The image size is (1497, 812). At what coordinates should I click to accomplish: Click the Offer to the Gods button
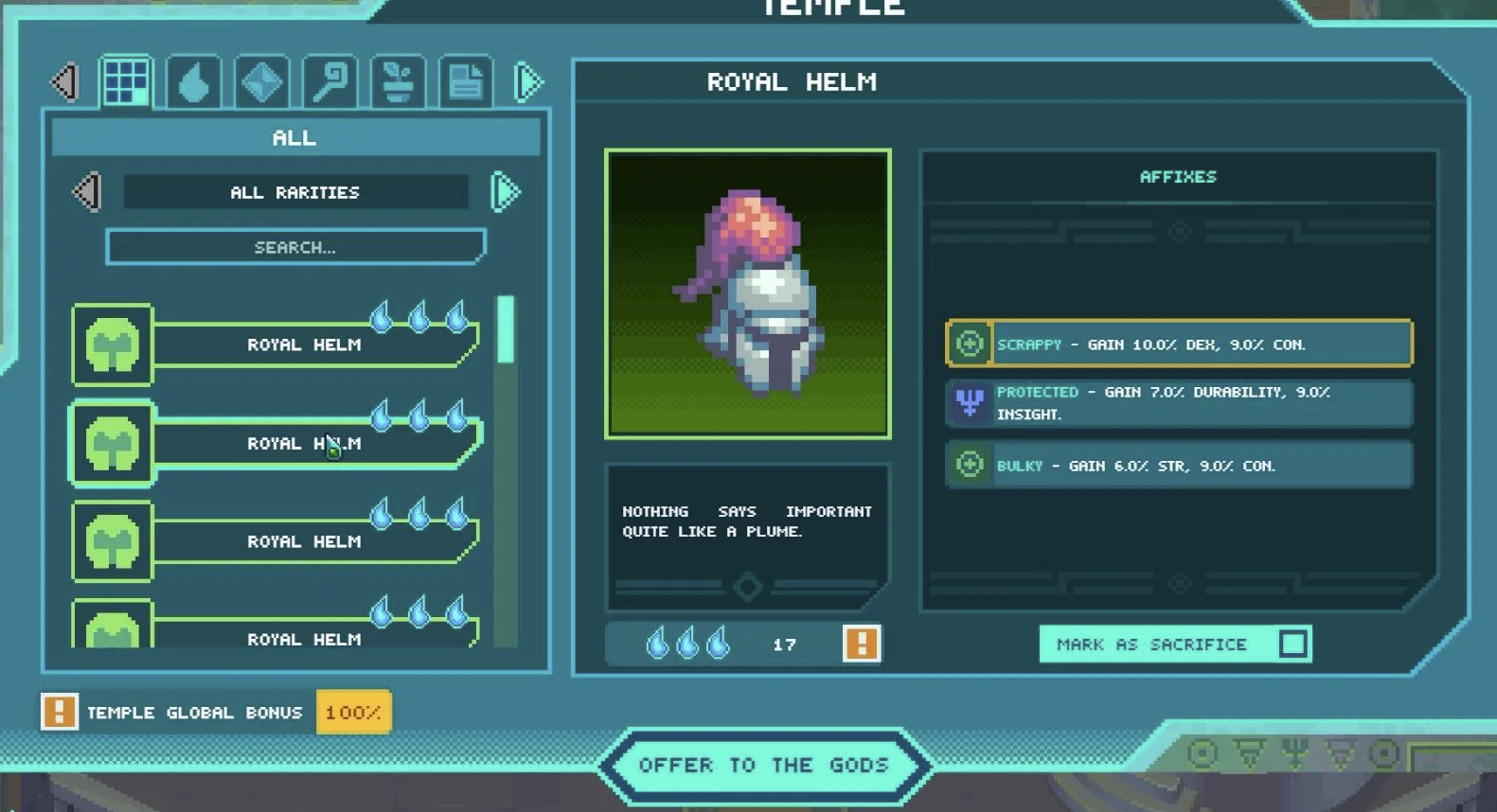[764, 765]
